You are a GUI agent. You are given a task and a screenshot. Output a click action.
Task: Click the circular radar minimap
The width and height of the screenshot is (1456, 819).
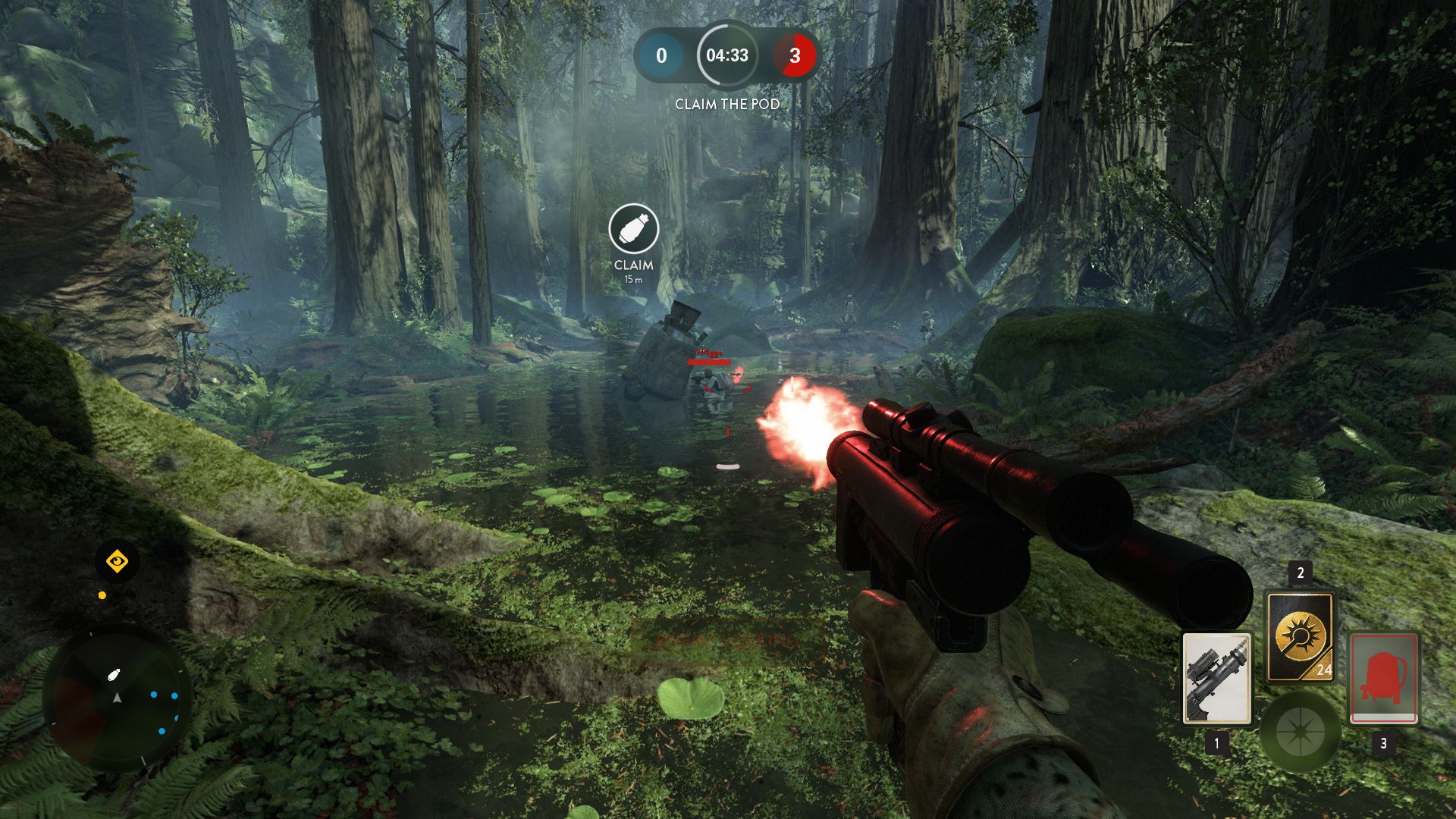tap(118, 698)
